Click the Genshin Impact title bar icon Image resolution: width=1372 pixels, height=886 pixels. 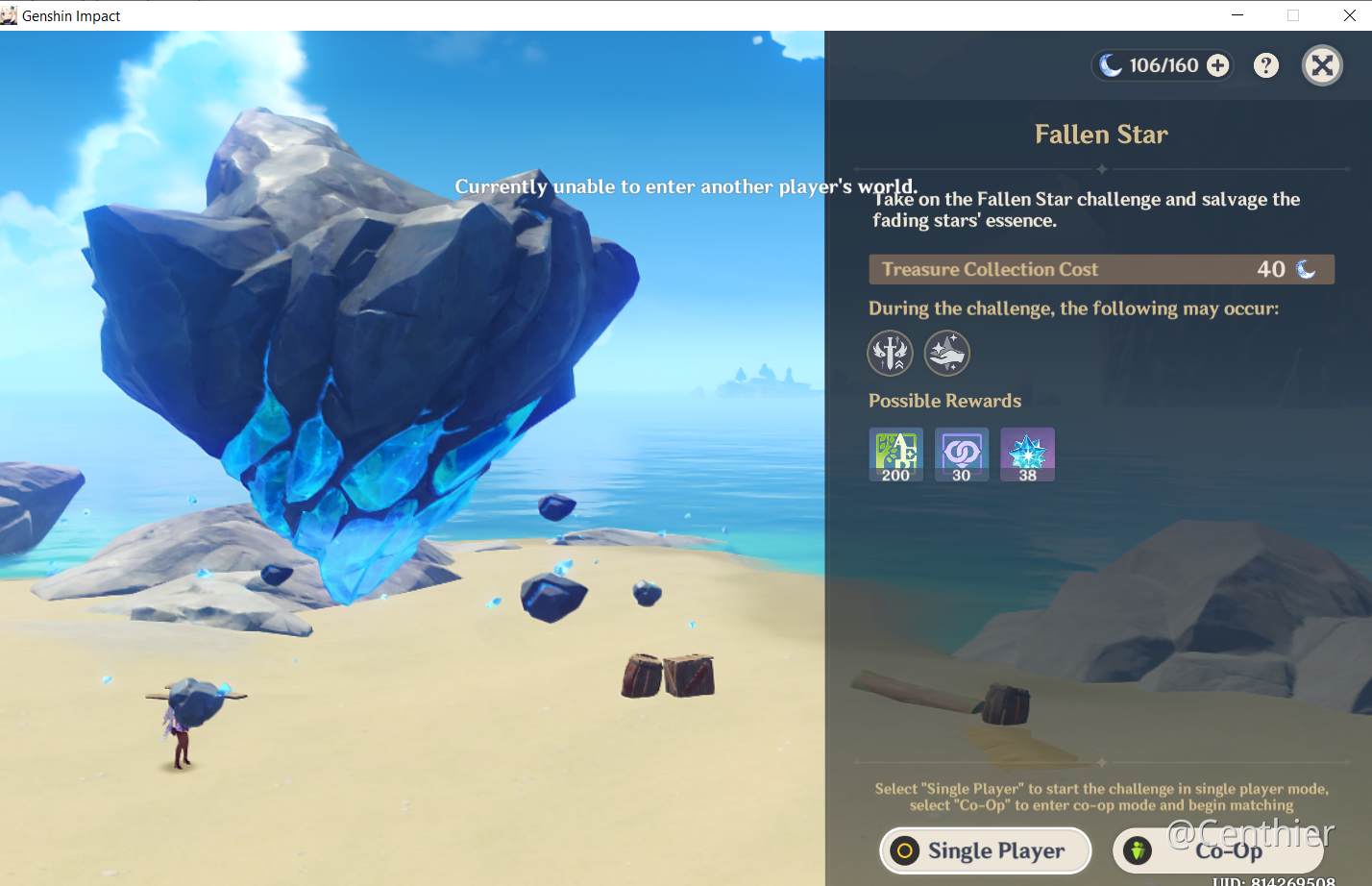[10, 14]
